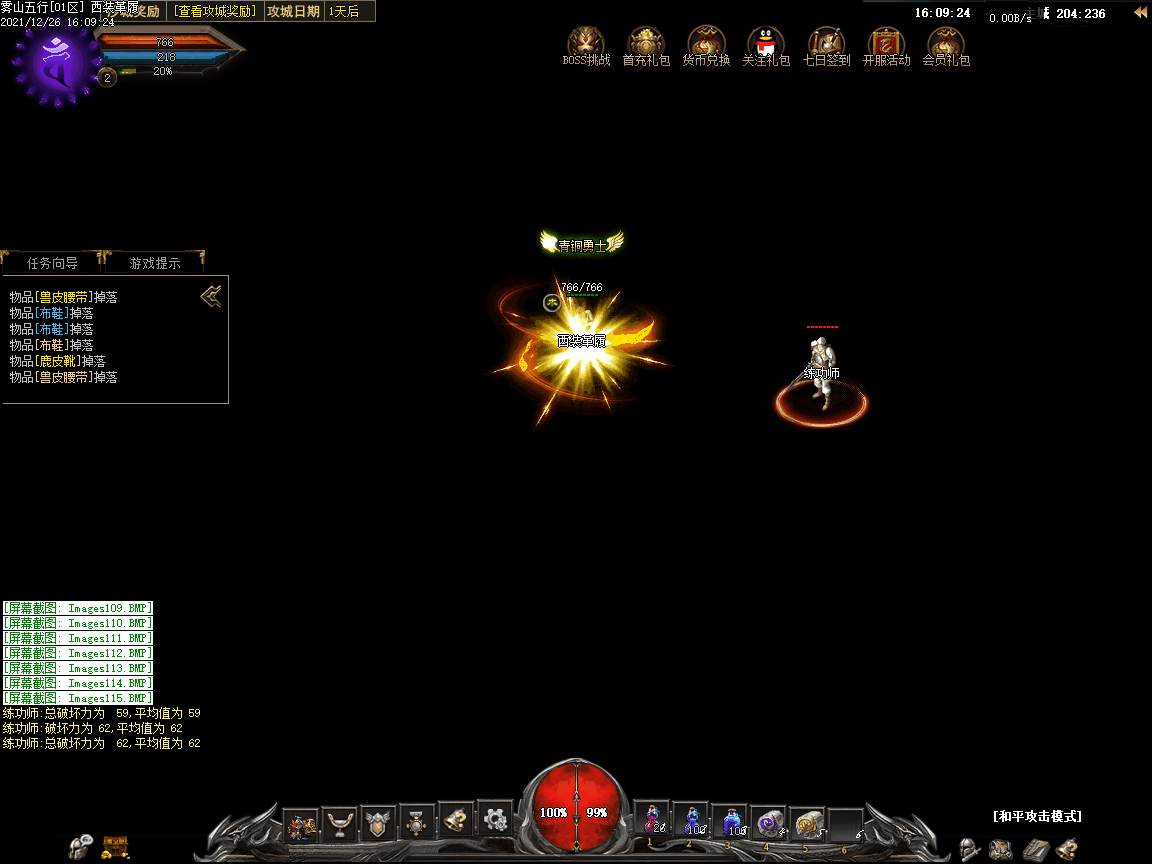
Task: Switch to the 任务向导 tab
Action: coord(53,263)
